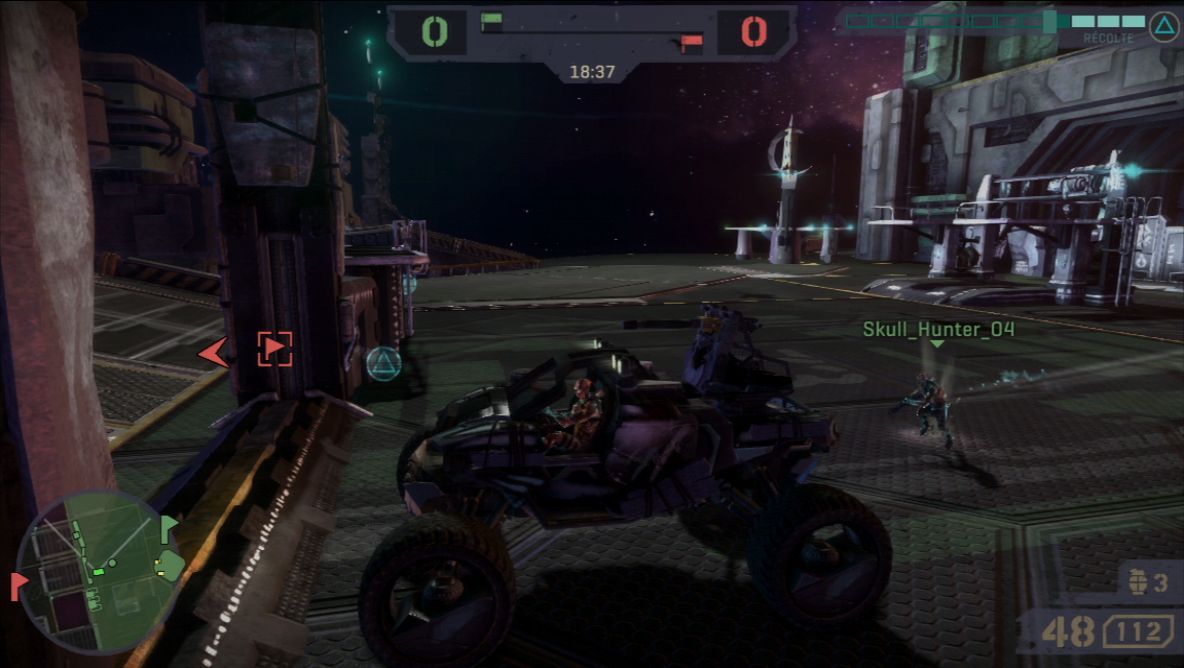Image resolution: width=1184 pixels, height=668 pixels.
Task: Select the red flag icon on scoreboard
Action: [x=691, y=42]
